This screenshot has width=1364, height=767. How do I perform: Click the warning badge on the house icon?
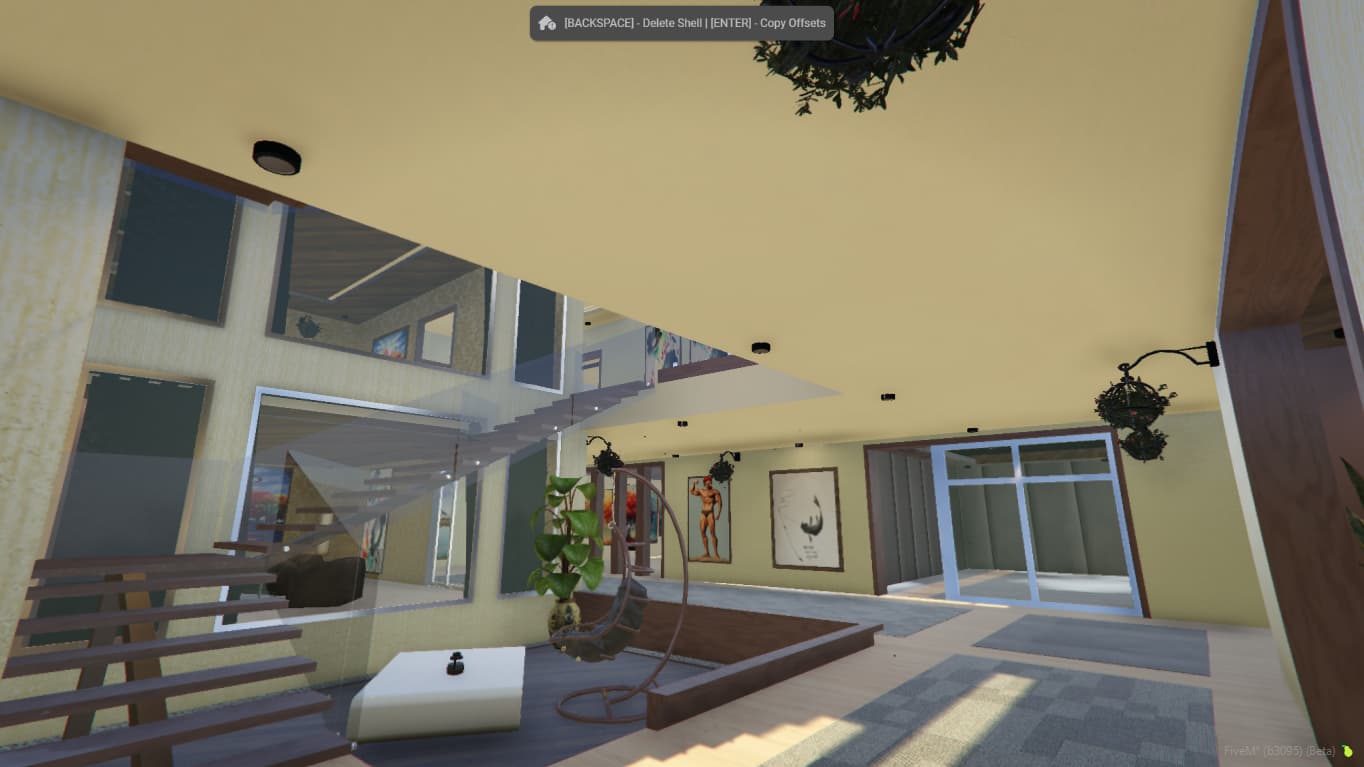pos(552,25)
